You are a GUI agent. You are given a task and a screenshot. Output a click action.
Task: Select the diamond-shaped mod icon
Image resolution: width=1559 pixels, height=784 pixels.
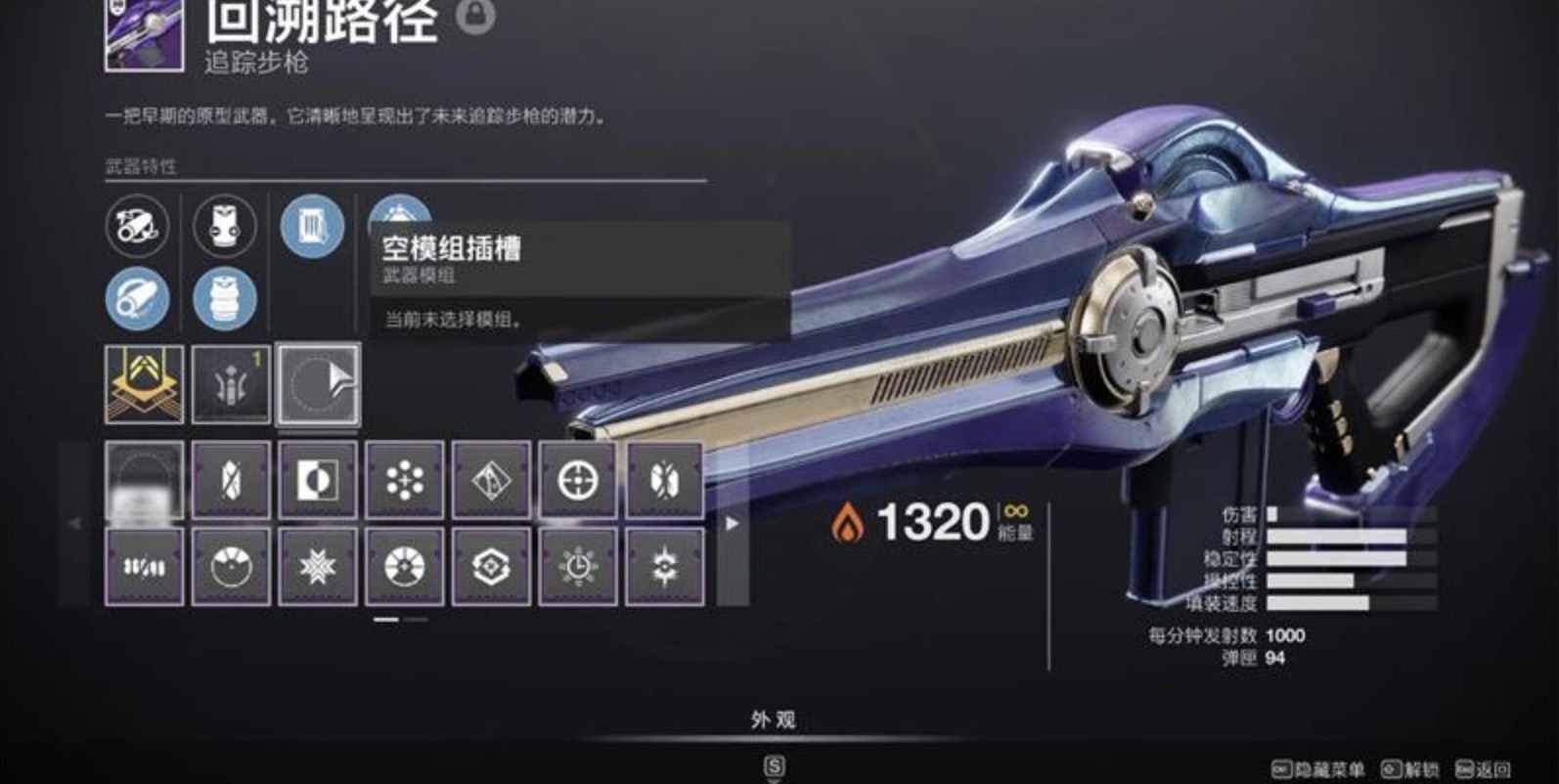[x=491, y=480]
